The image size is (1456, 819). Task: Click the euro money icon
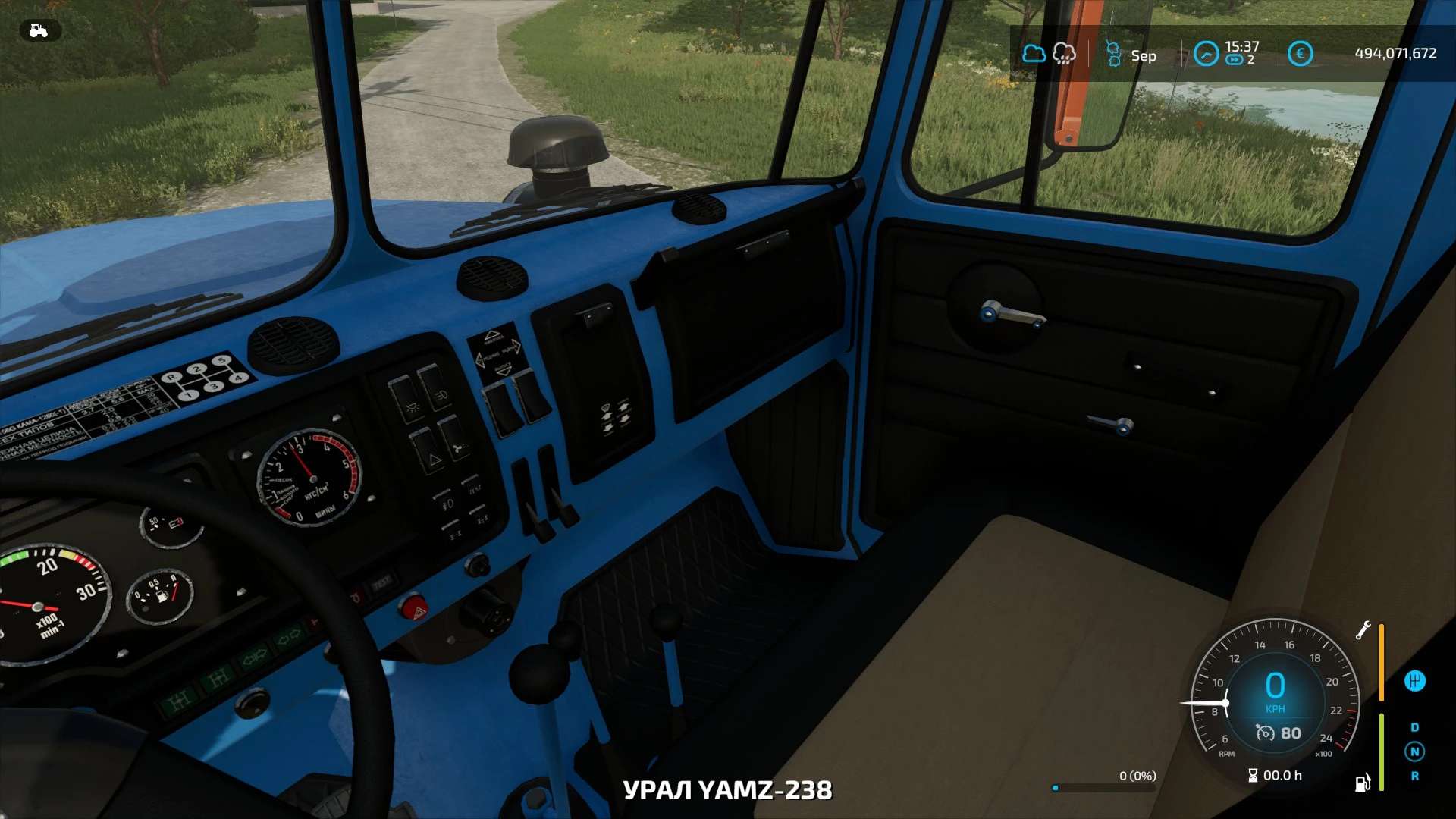(1300, 54)
